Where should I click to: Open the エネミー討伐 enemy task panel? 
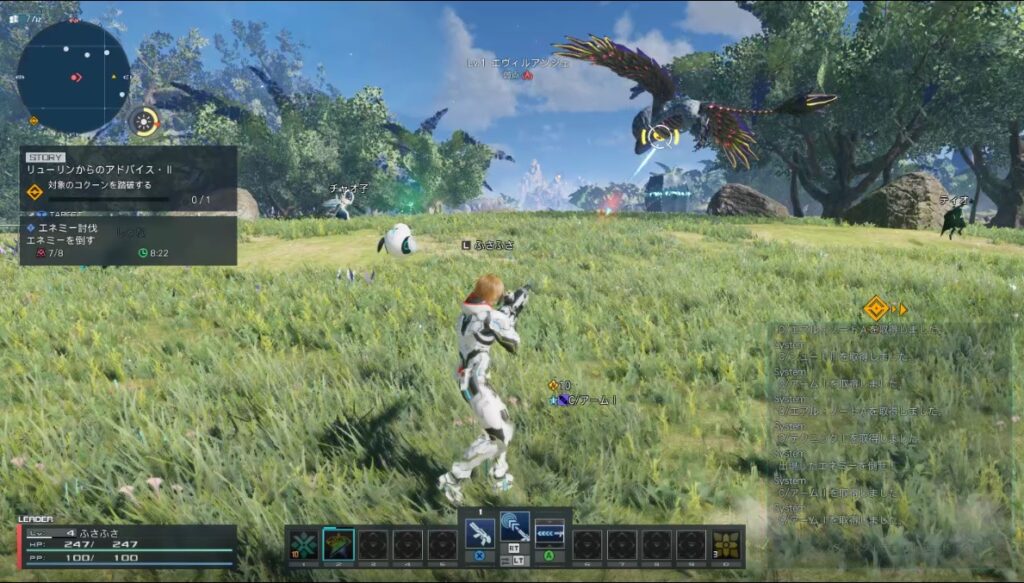[128, 241]
